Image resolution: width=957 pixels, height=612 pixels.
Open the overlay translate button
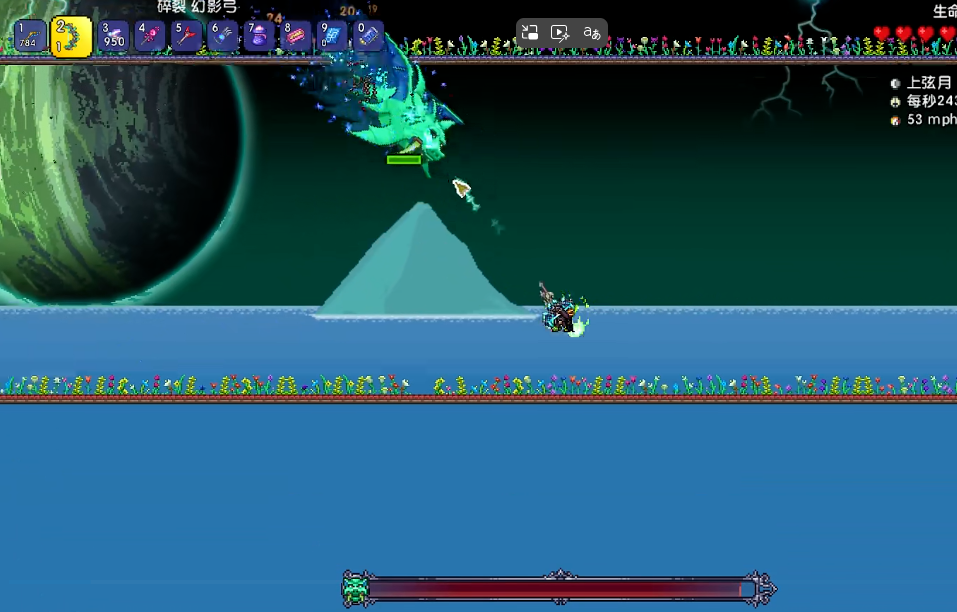592,33
